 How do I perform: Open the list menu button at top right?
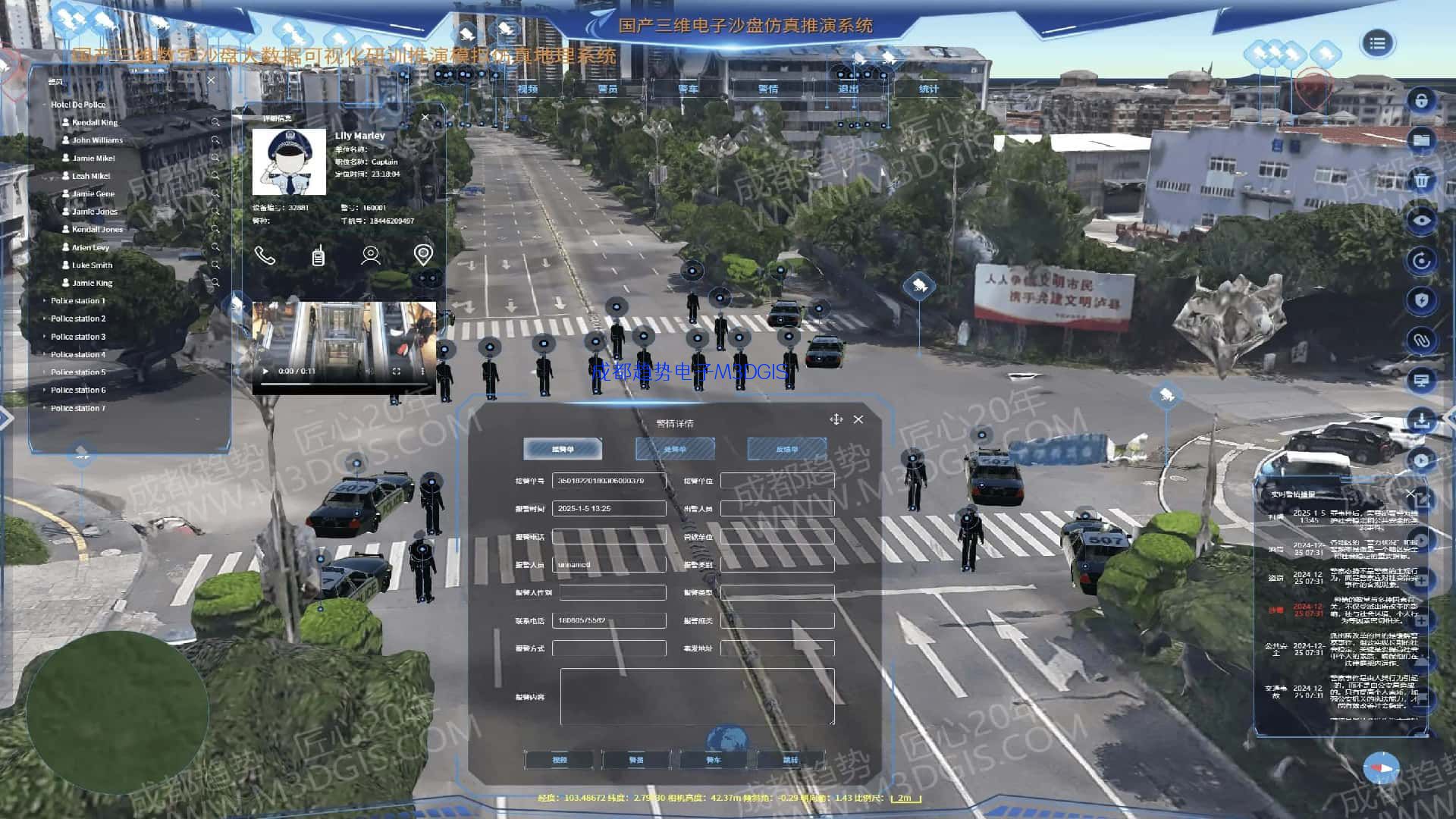coord(1377,43)
